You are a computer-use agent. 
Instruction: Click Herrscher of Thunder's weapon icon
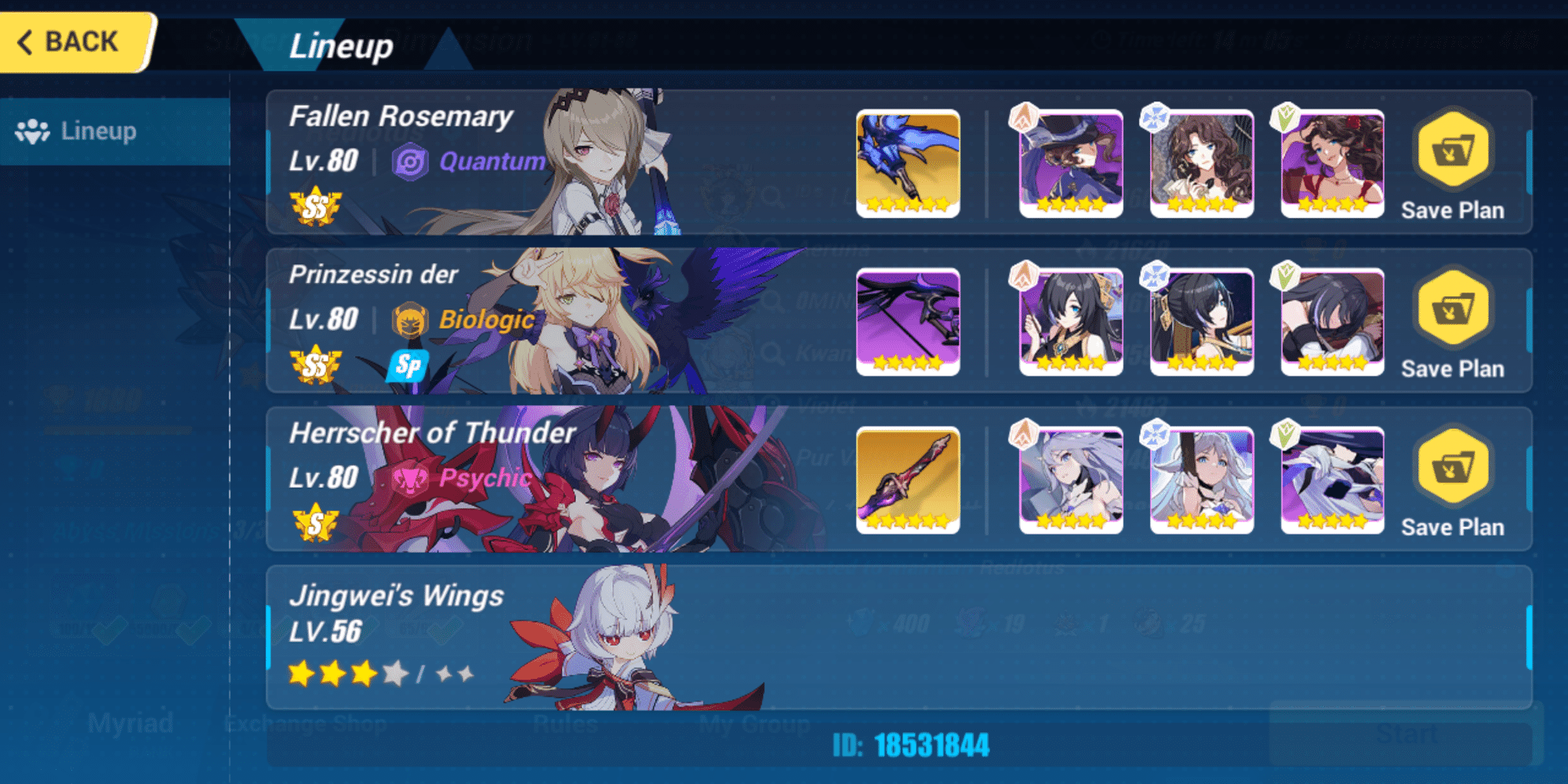coord(908,478)
